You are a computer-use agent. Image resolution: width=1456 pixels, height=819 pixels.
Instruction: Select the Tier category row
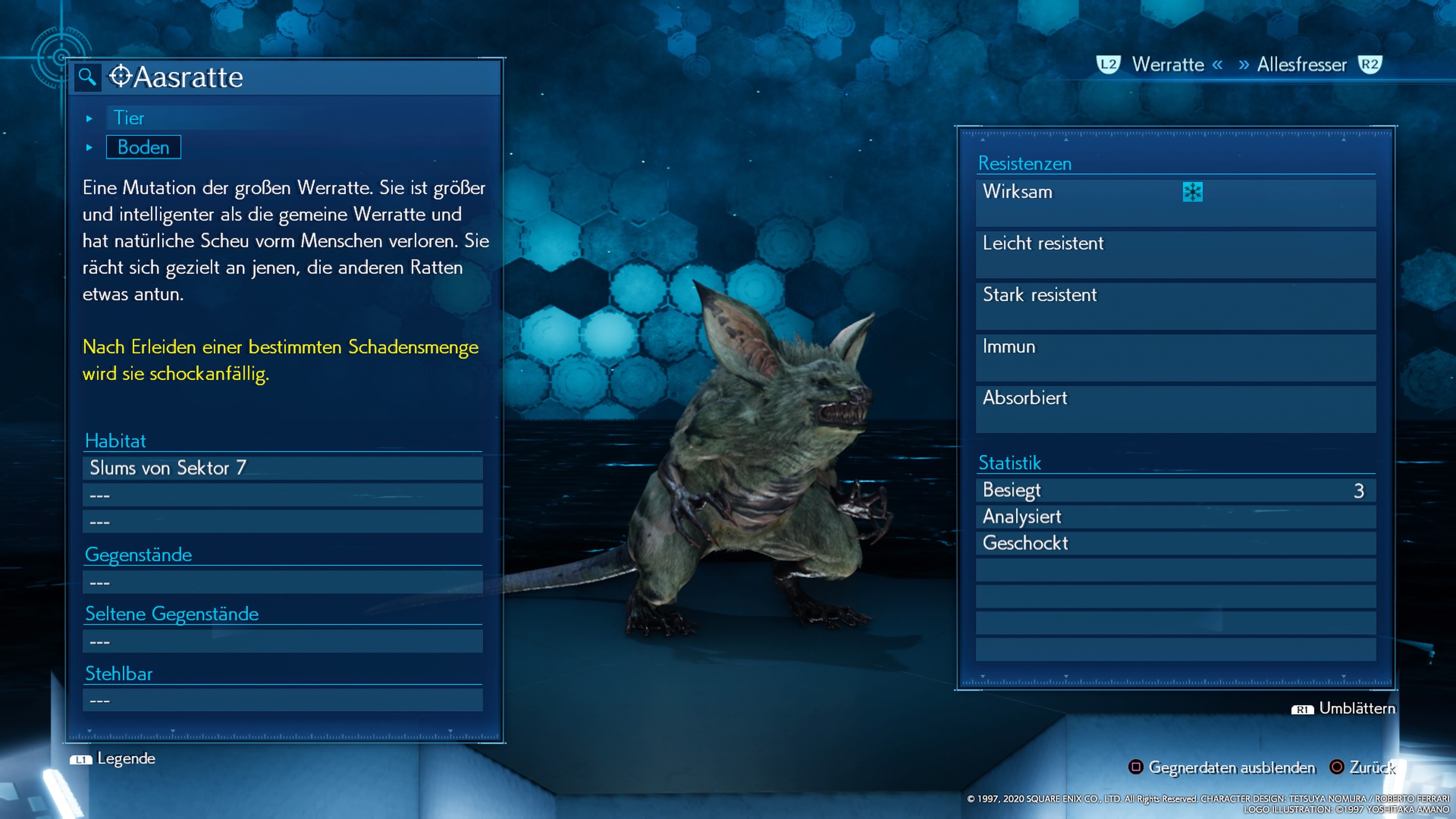129,118
